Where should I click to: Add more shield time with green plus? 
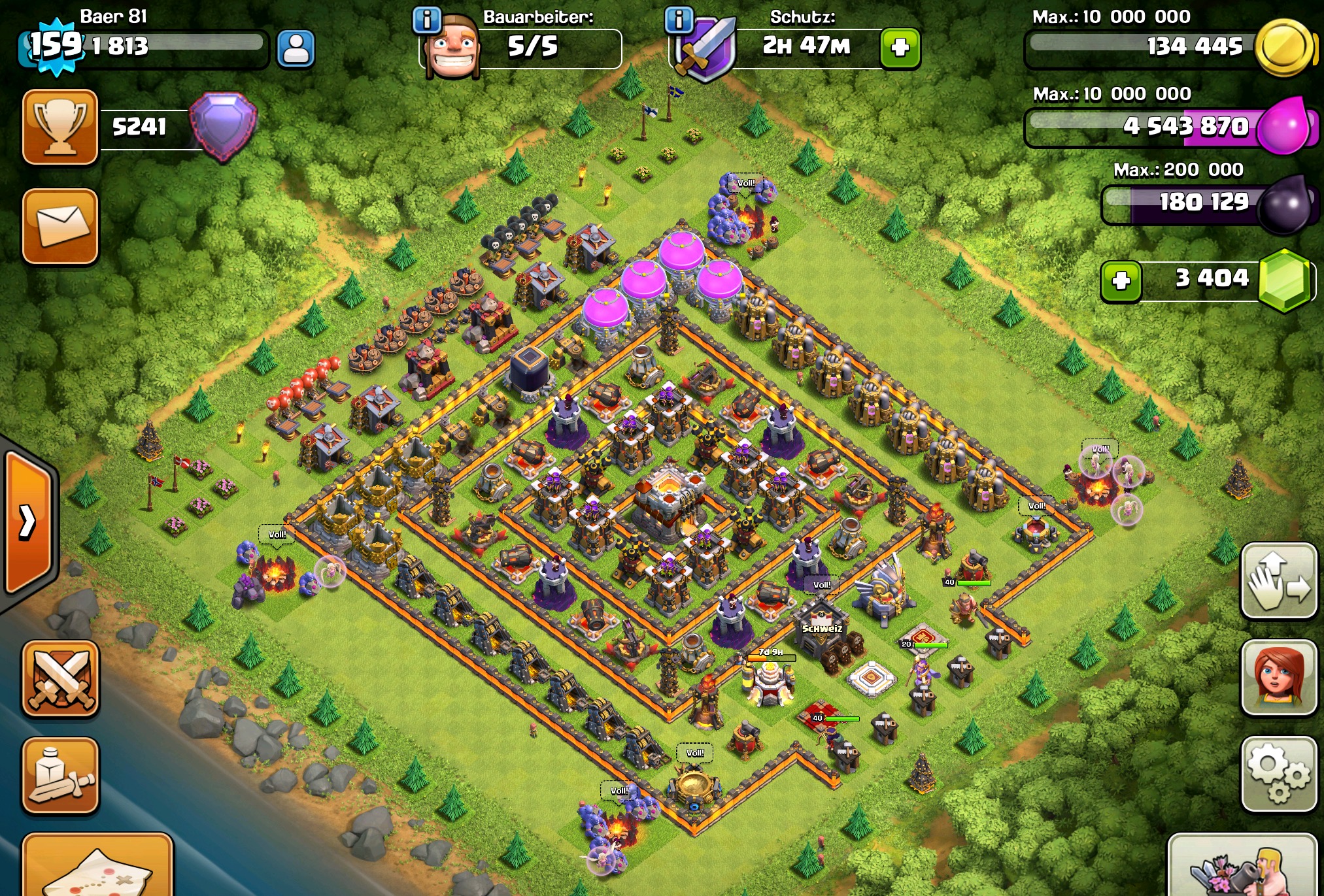click(x=900, y=48)
